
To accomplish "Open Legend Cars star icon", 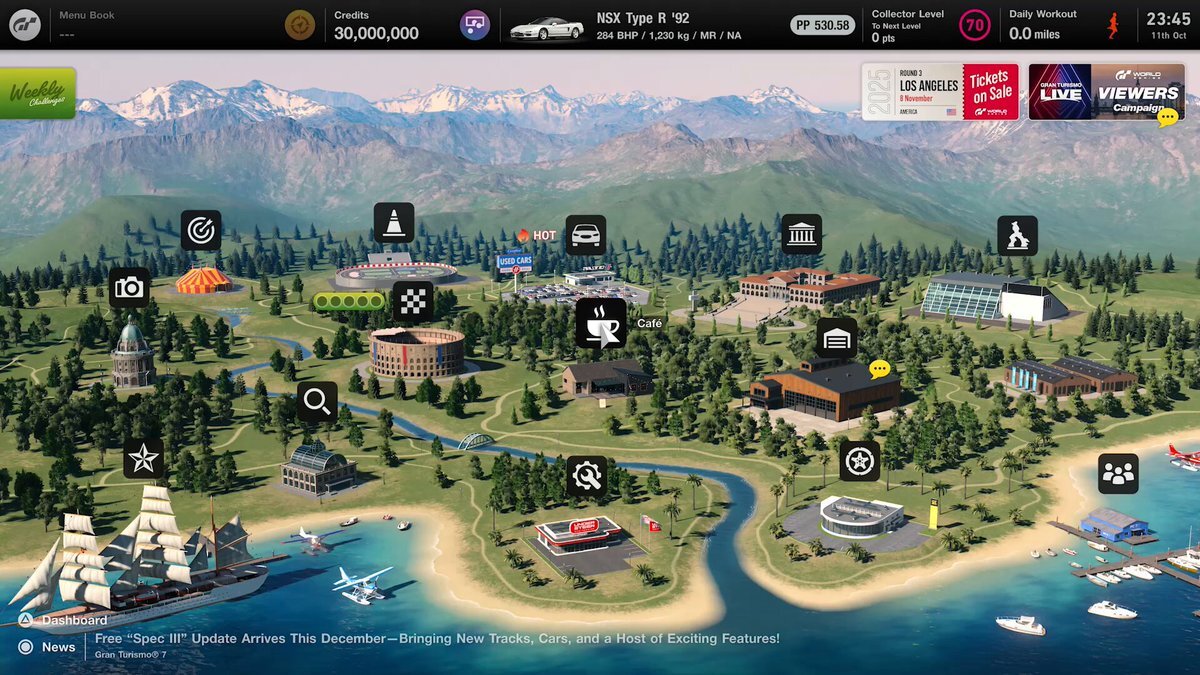I will (143, 458).
